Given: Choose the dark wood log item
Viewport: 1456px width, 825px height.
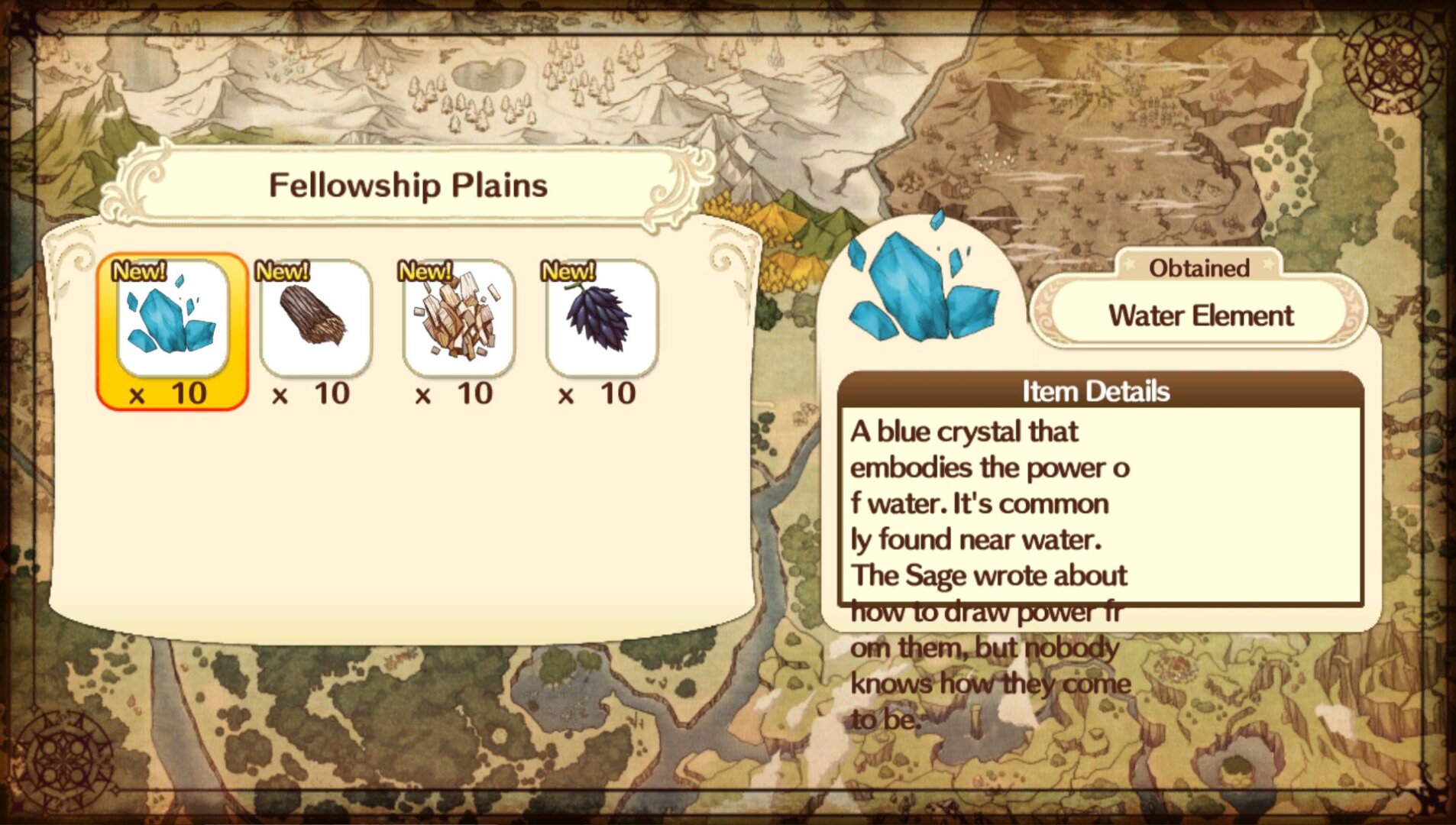Looking at the screenshot, I should coord(315,319).
